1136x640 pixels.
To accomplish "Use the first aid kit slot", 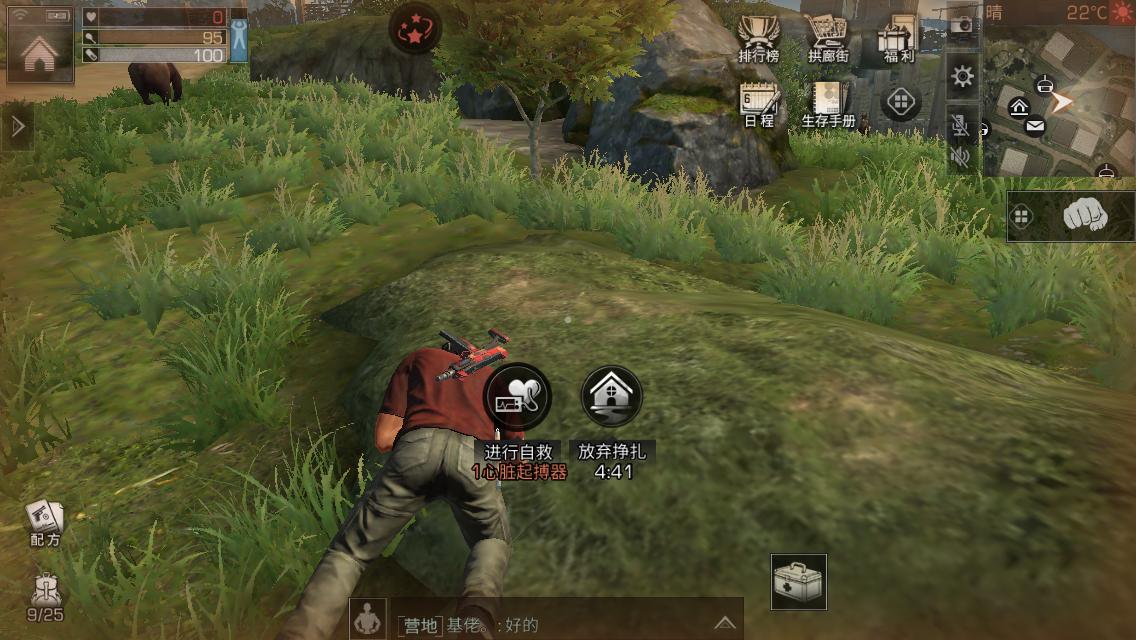I will pos(799,582).
